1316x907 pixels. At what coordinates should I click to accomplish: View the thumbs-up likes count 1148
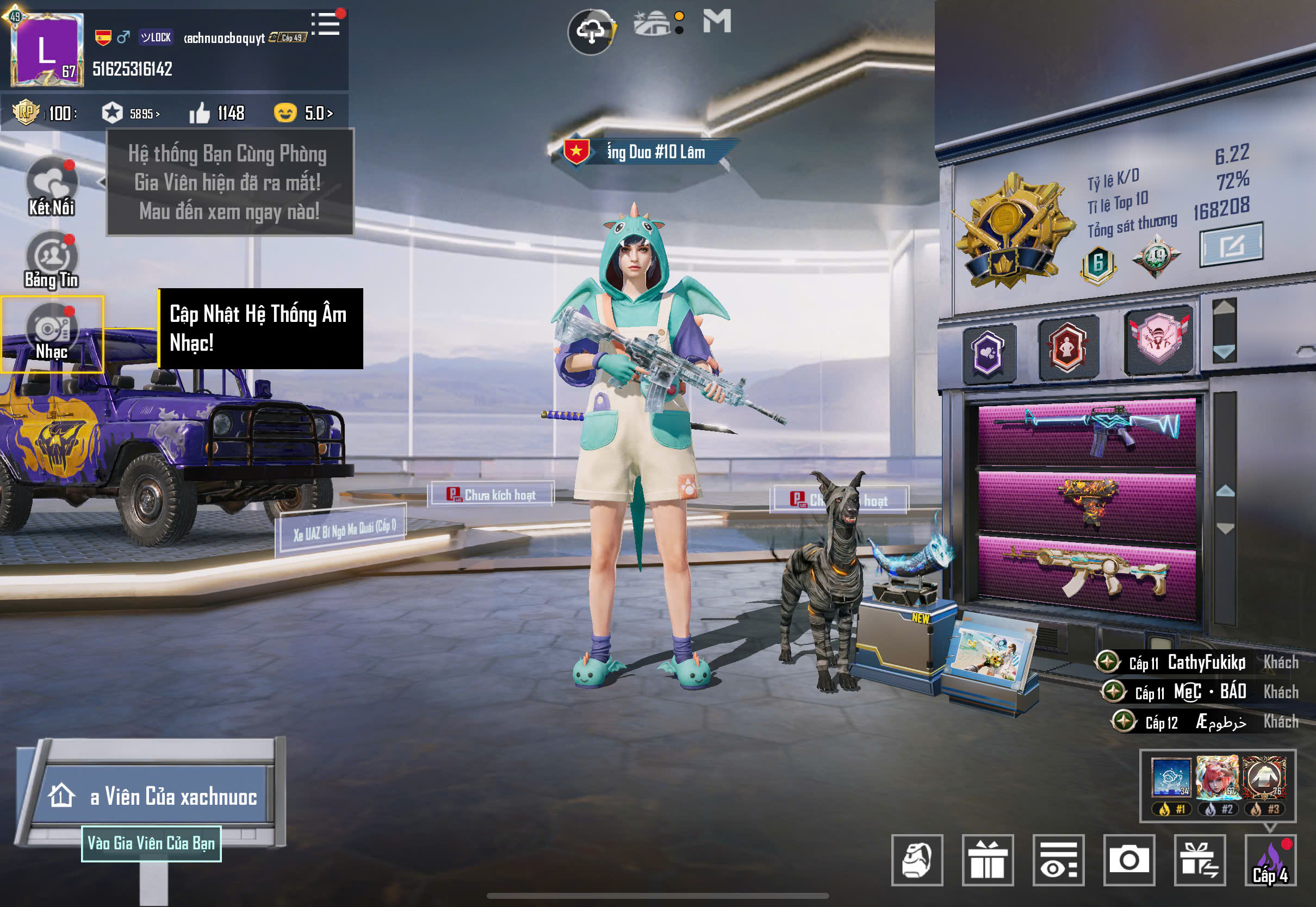[217, 113]
